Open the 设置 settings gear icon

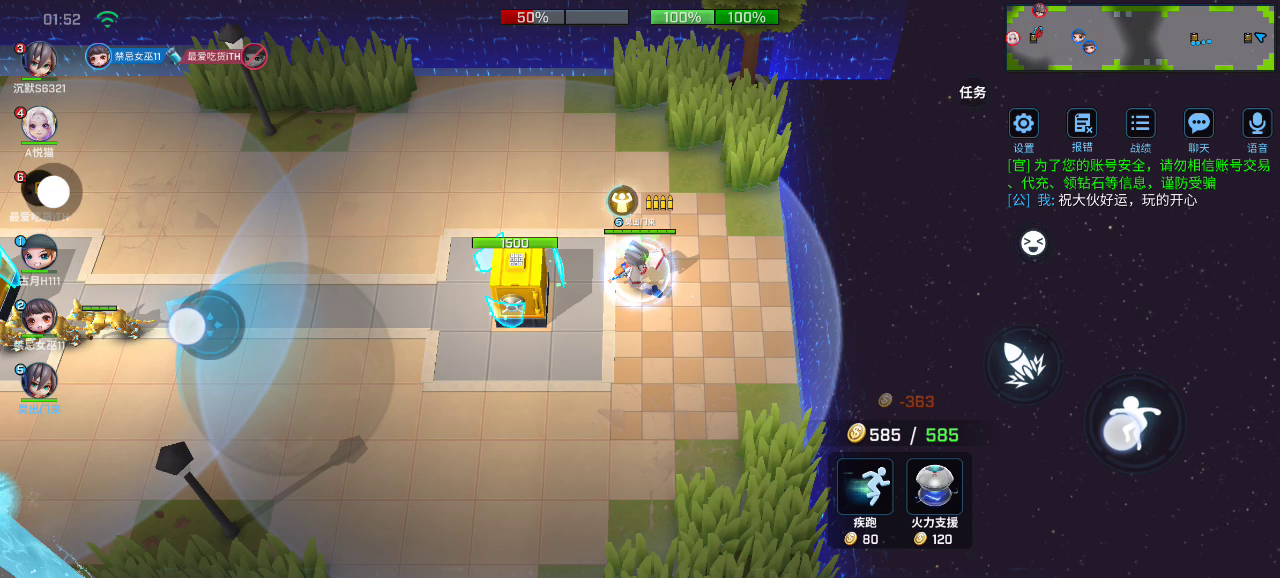coord(1023,124)
